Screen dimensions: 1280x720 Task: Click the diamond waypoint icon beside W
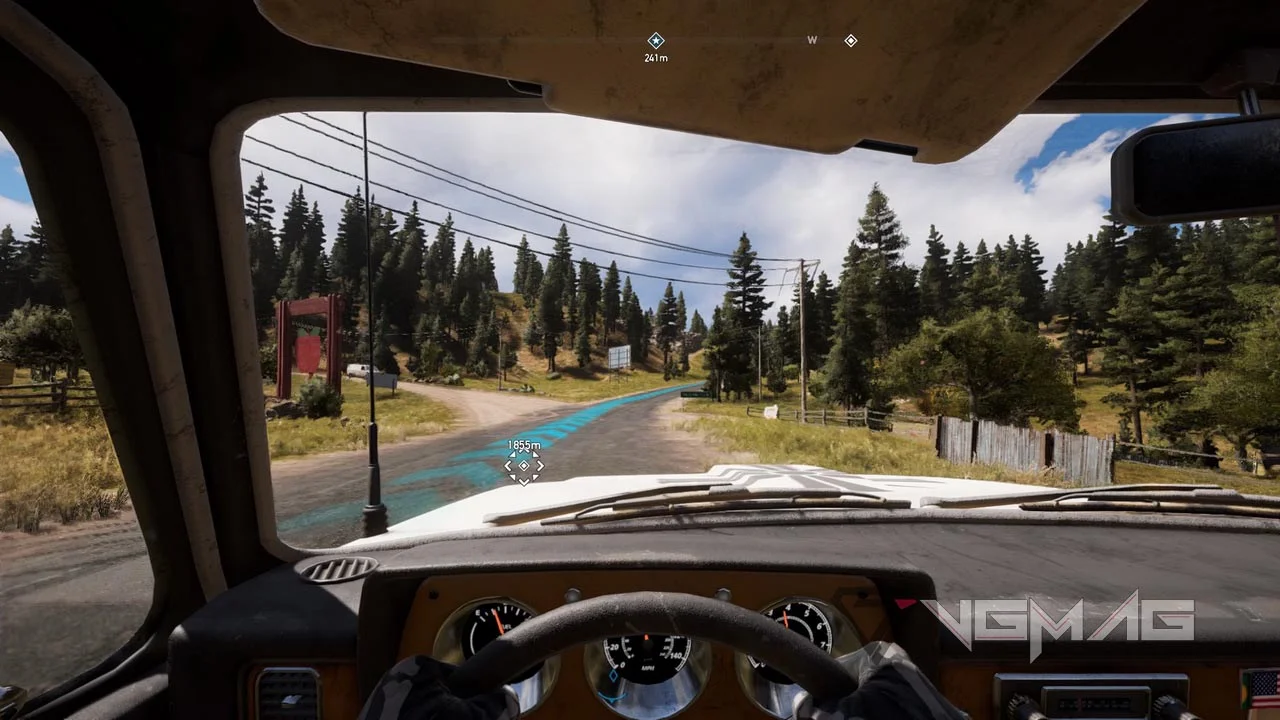(850, 40)
